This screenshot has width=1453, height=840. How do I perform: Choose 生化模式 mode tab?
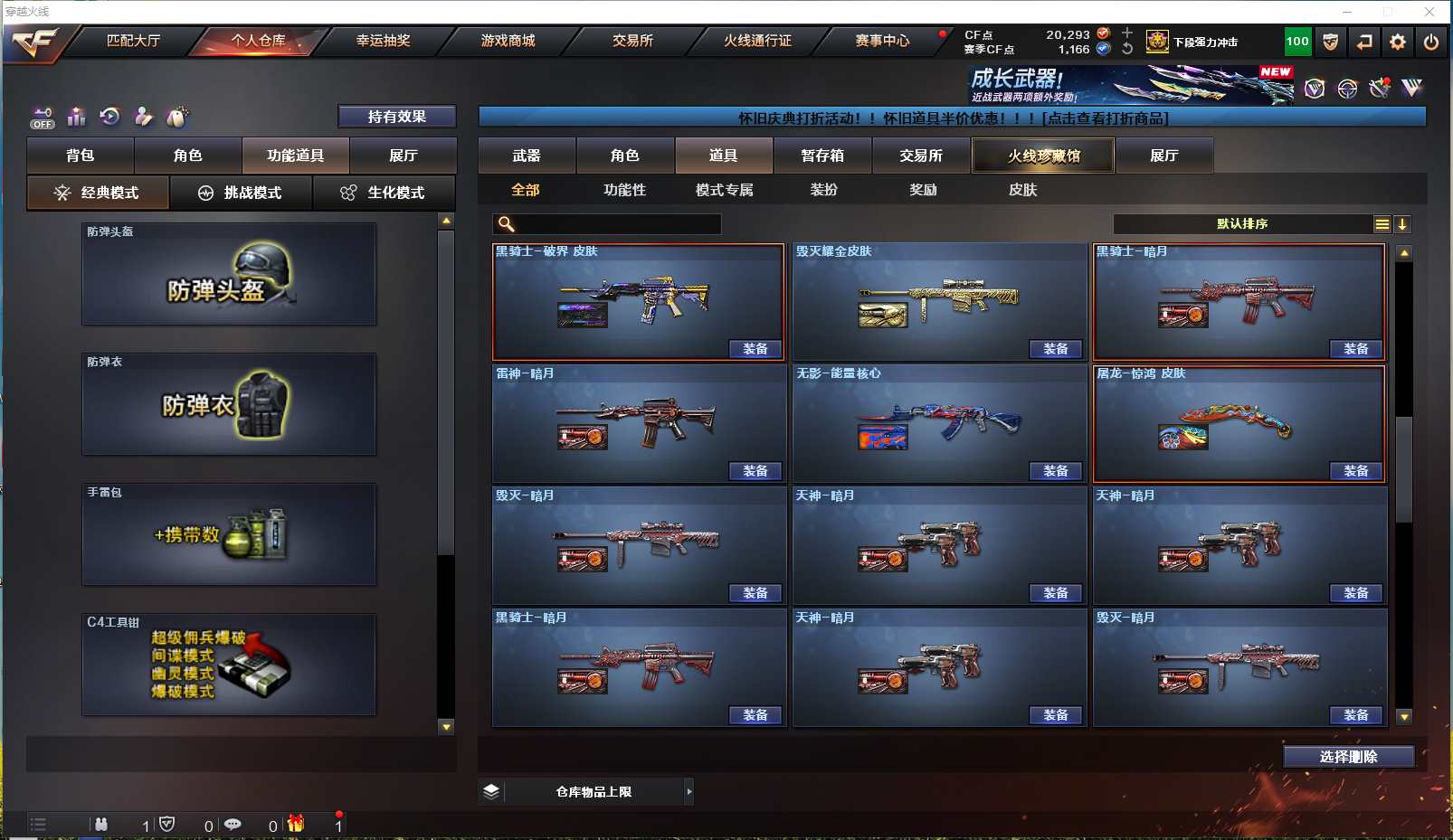pyautogui.click(x=384, y=193)
